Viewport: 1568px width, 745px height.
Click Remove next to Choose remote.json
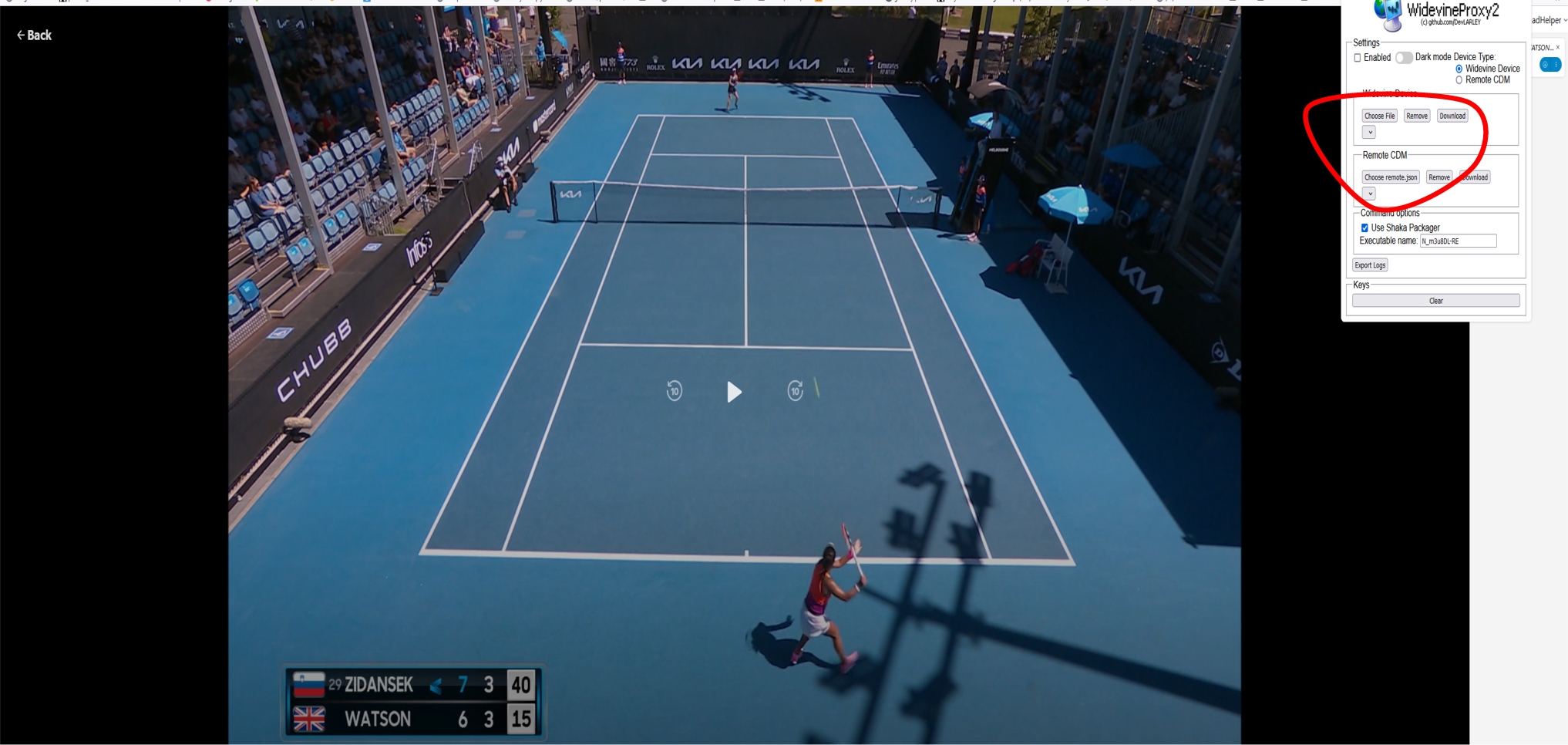[1438, 177]
